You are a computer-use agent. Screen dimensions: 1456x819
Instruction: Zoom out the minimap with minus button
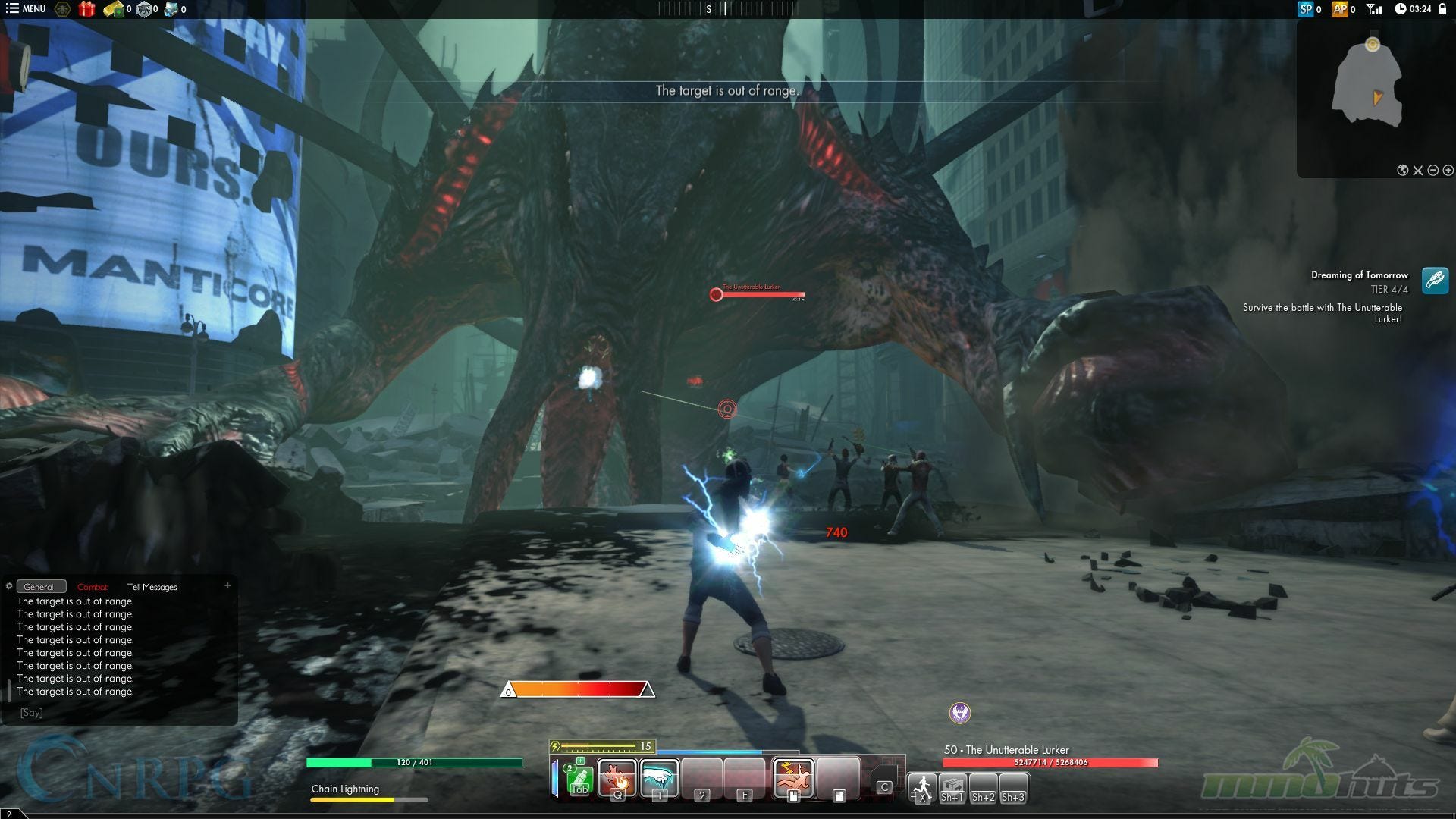1433,171
